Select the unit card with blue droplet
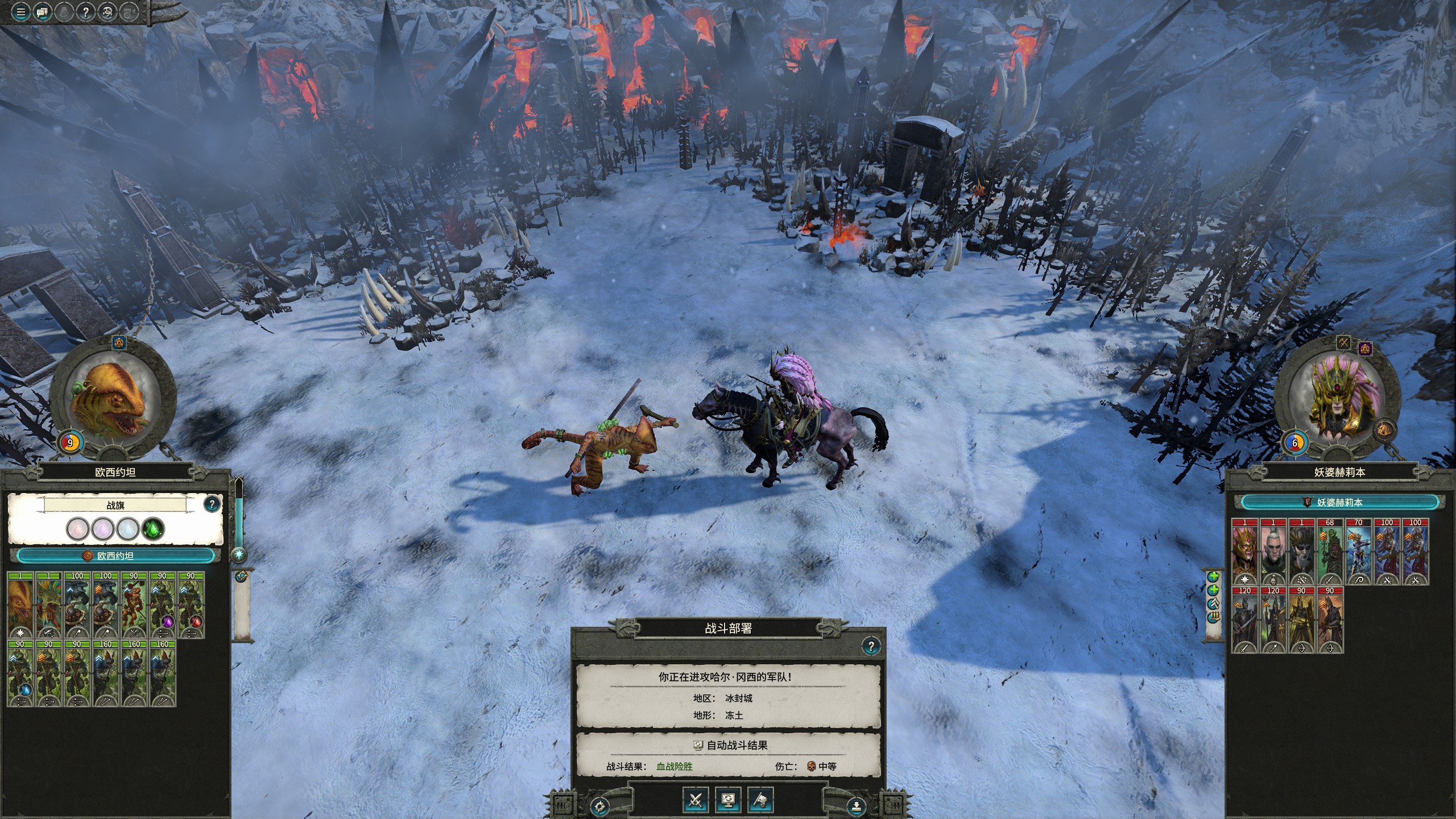Image resolution: width=1456 pixels, height=819 pixels. click(x=20, y=673)
